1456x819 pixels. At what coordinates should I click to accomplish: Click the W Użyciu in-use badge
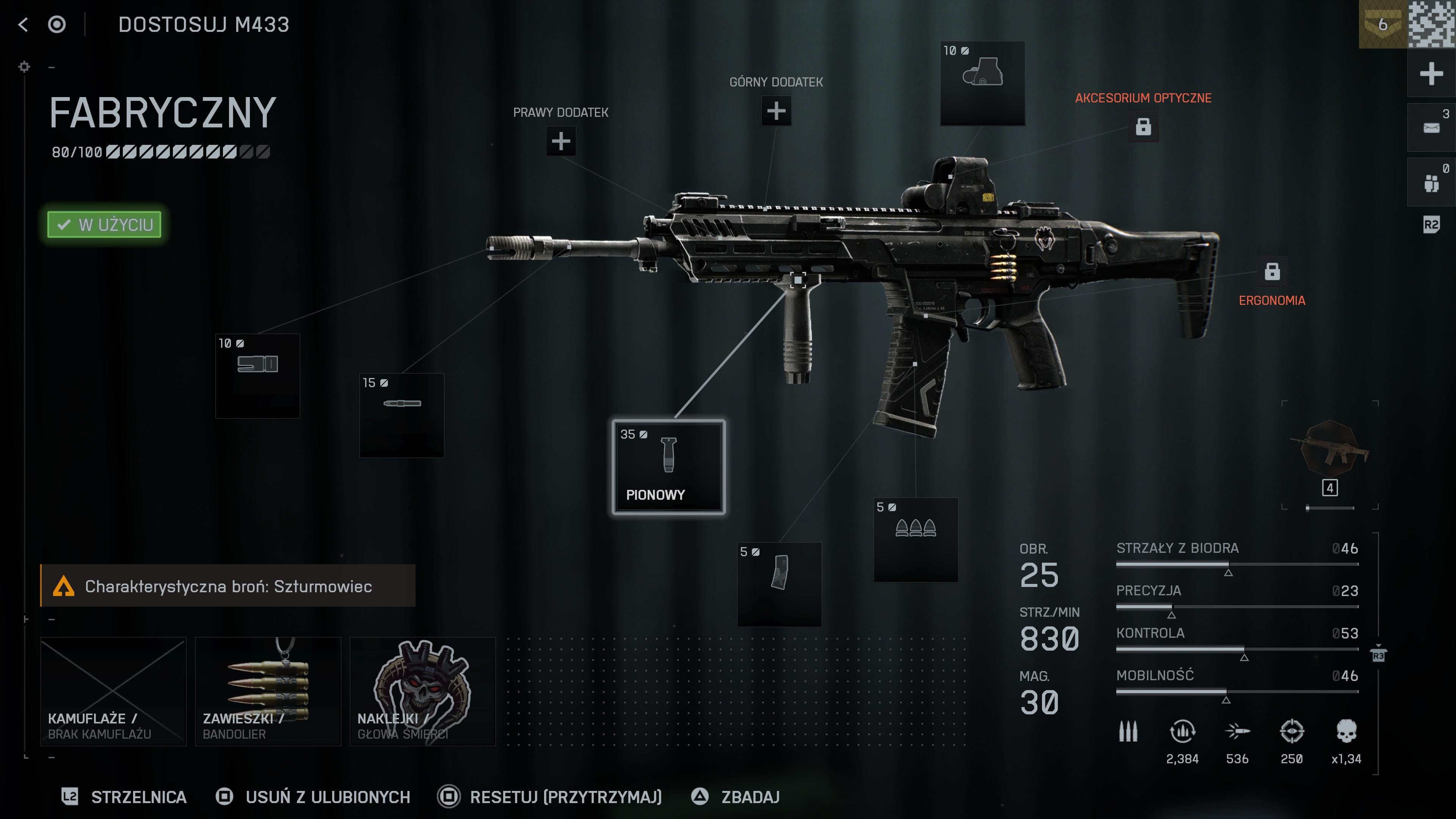(x=105, y=224)
